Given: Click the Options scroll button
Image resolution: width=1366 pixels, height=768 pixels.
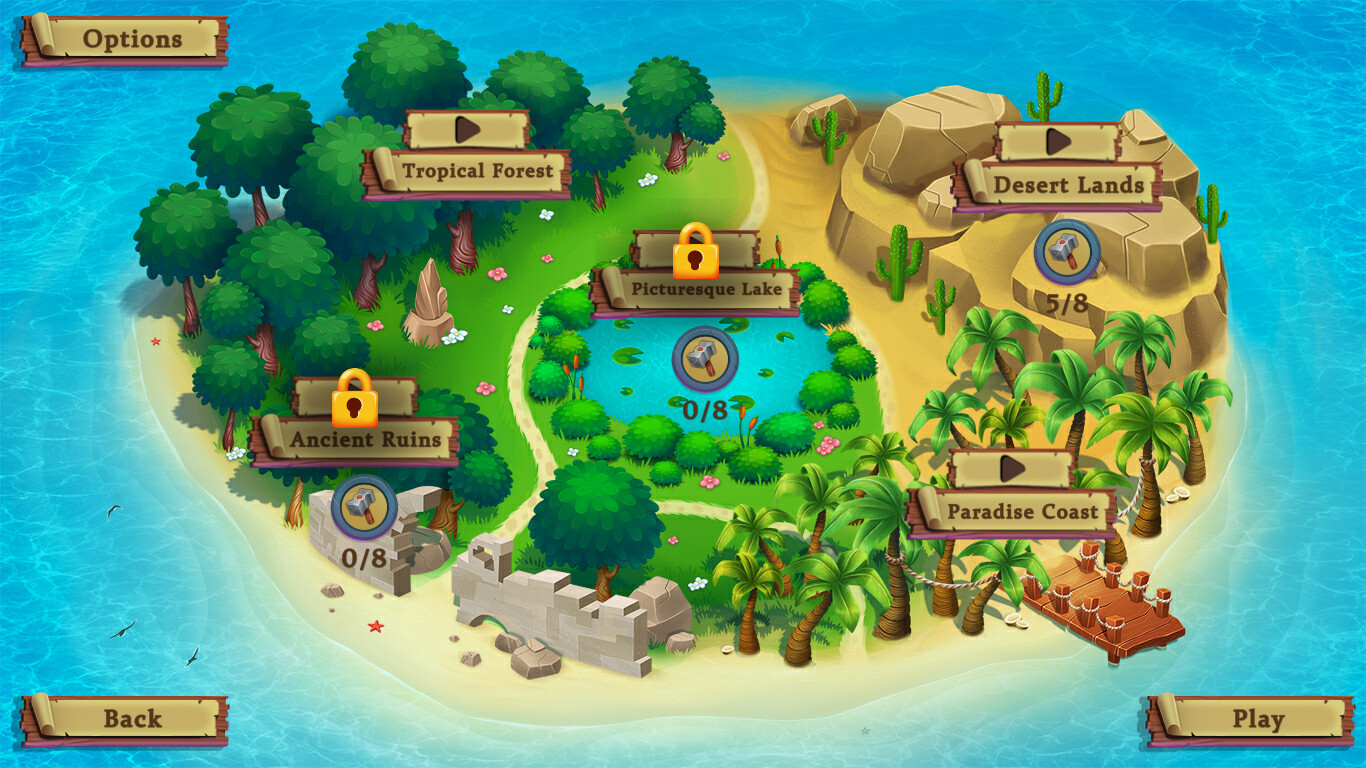Looking at the screenshot, I should click(x=132, y=39).
